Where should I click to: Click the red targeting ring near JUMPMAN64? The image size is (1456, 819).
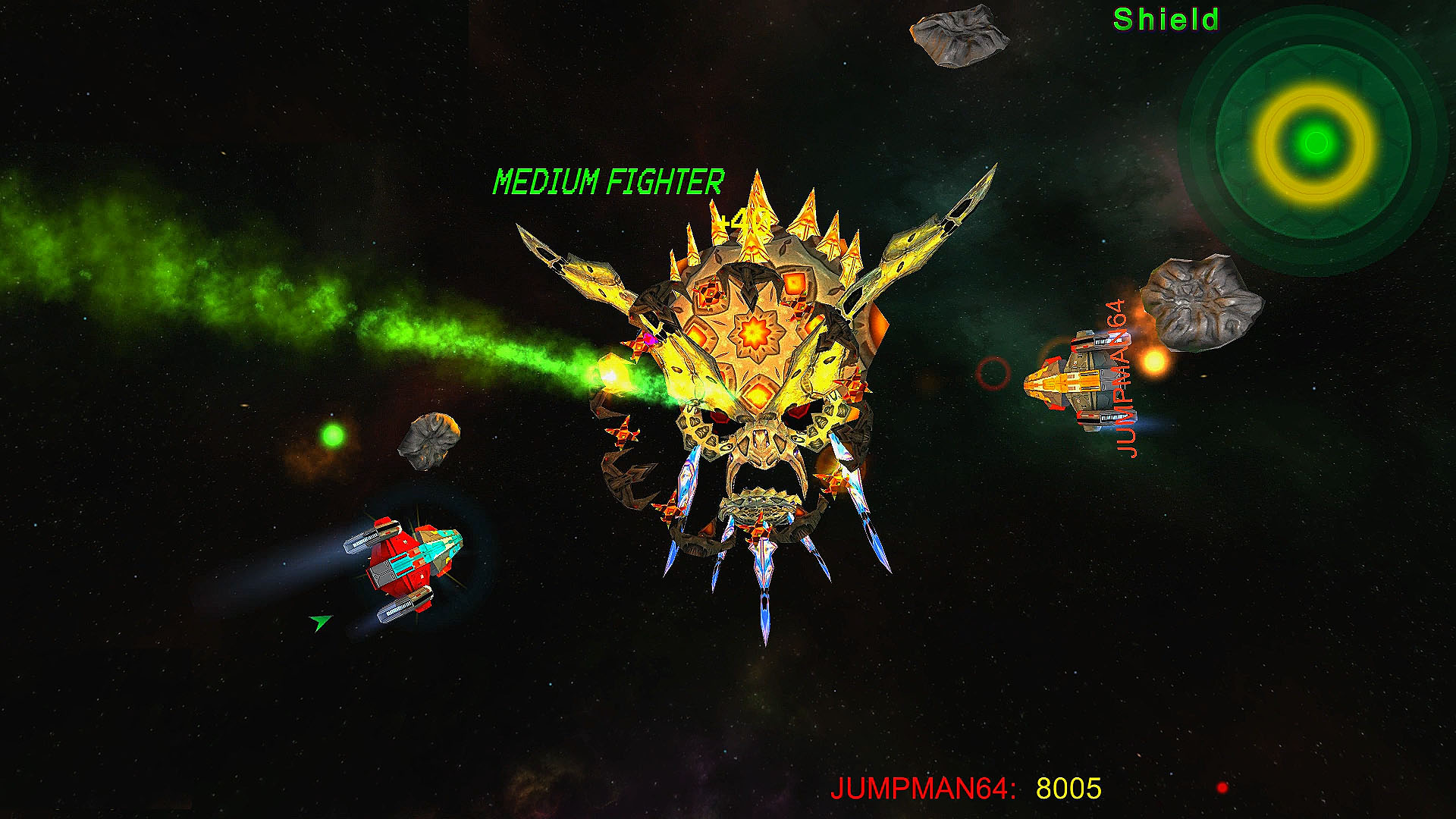(994, 372)
